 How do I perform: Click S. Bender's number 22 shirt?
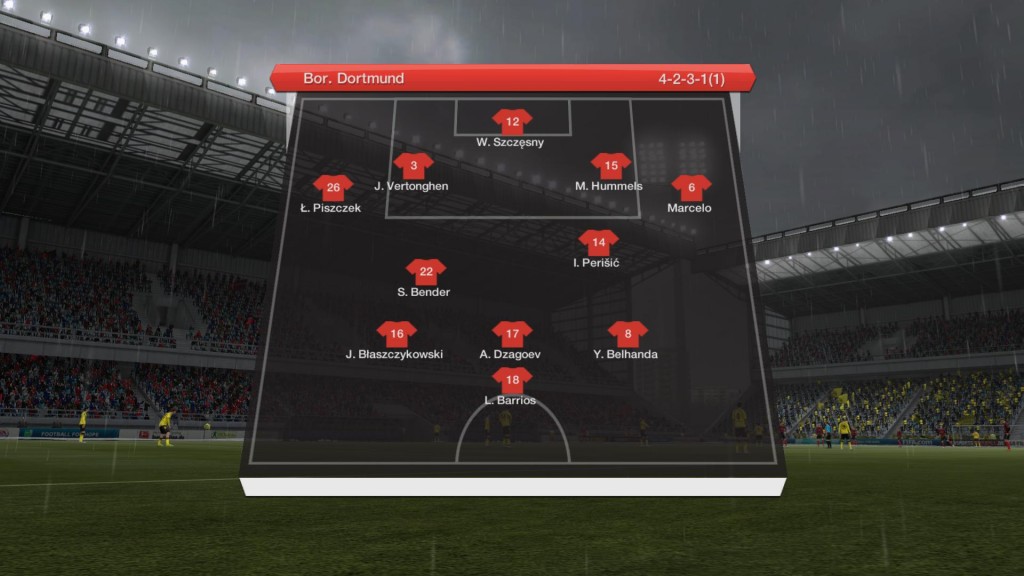click(425, 272)
